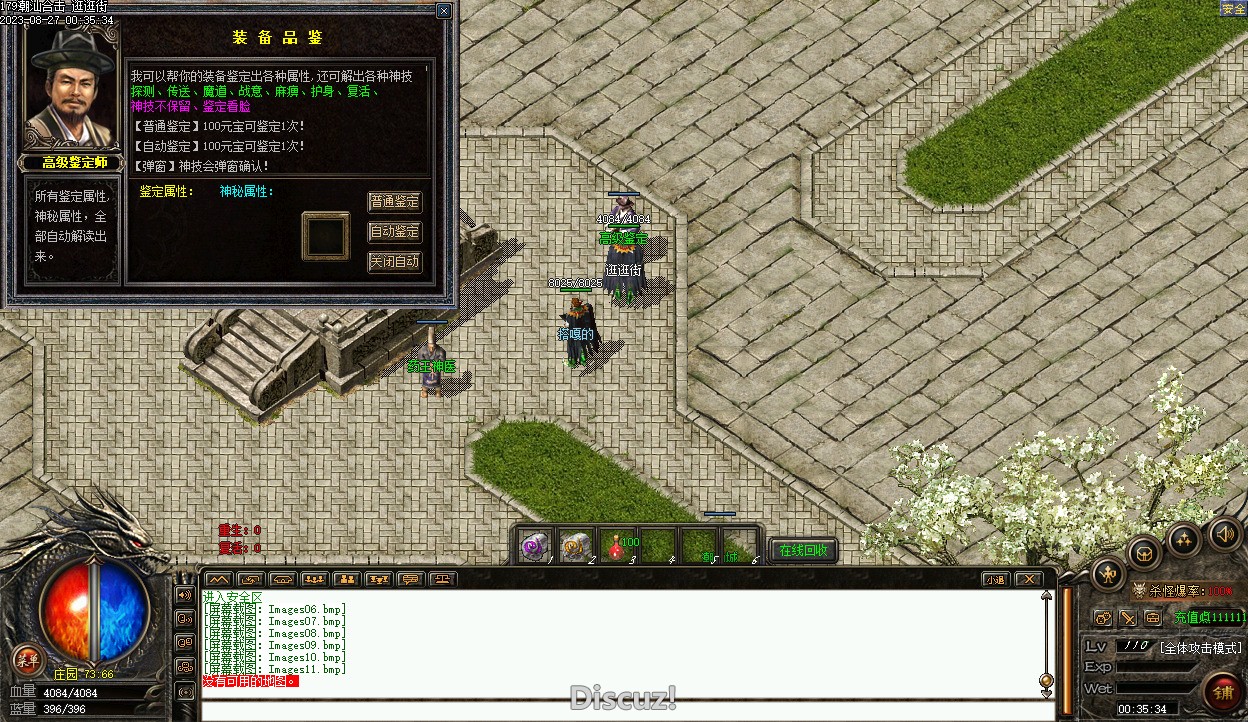Open the red 铺 shop button
This screenshot has height=722, width=1248.
1223,690
